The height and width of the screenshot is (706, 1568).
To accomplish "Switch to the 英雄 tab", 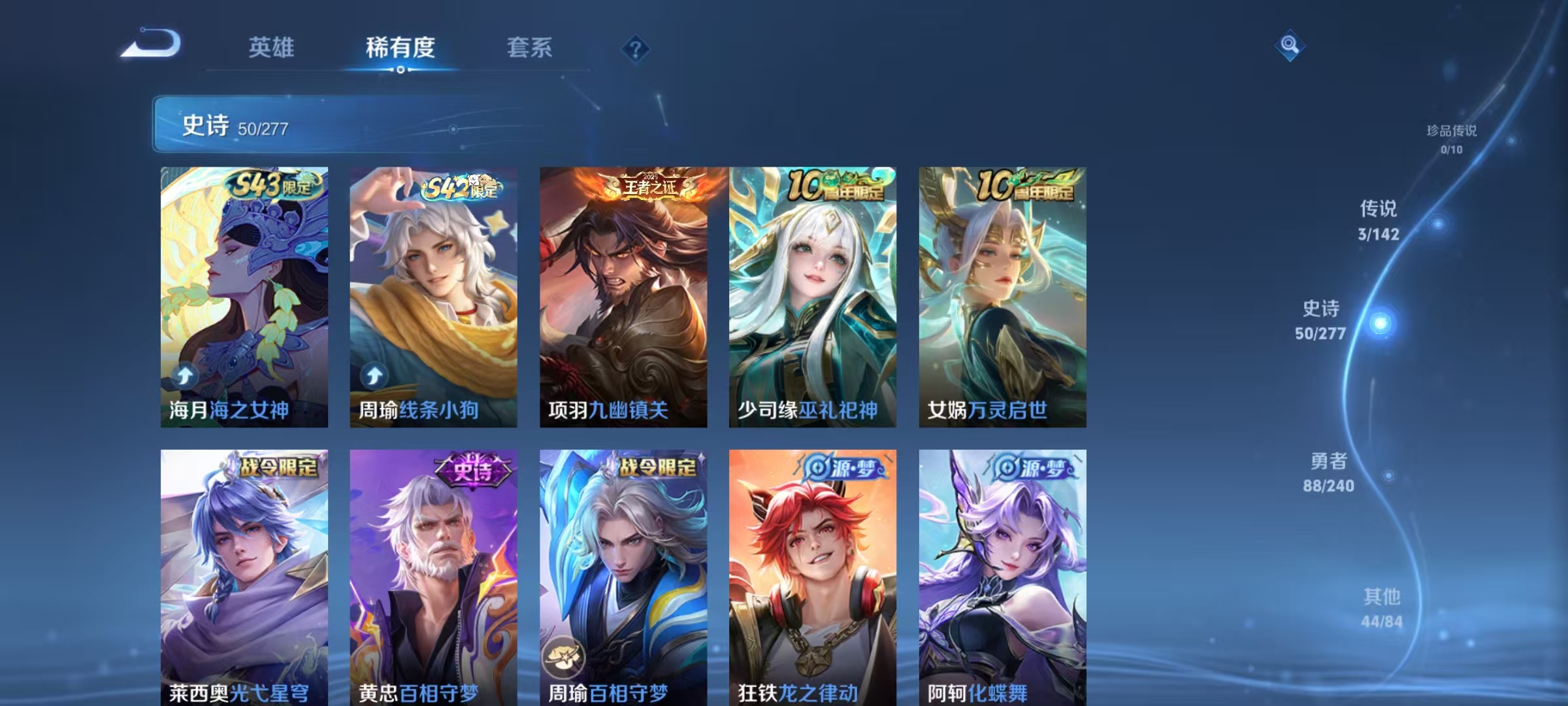I will tap(272, 48).
